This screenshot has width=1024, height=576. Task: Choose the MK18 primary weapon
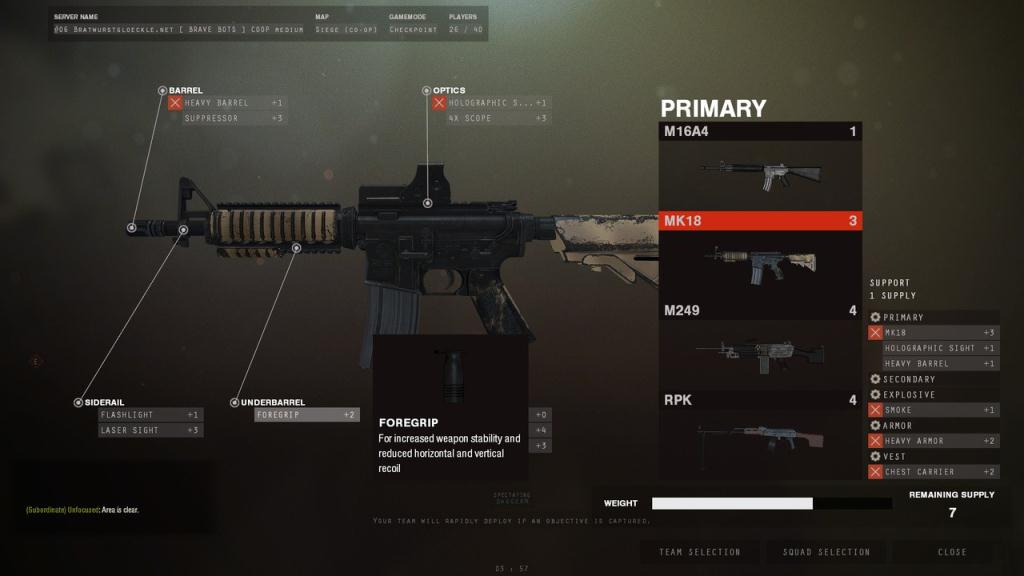(760, 255)
